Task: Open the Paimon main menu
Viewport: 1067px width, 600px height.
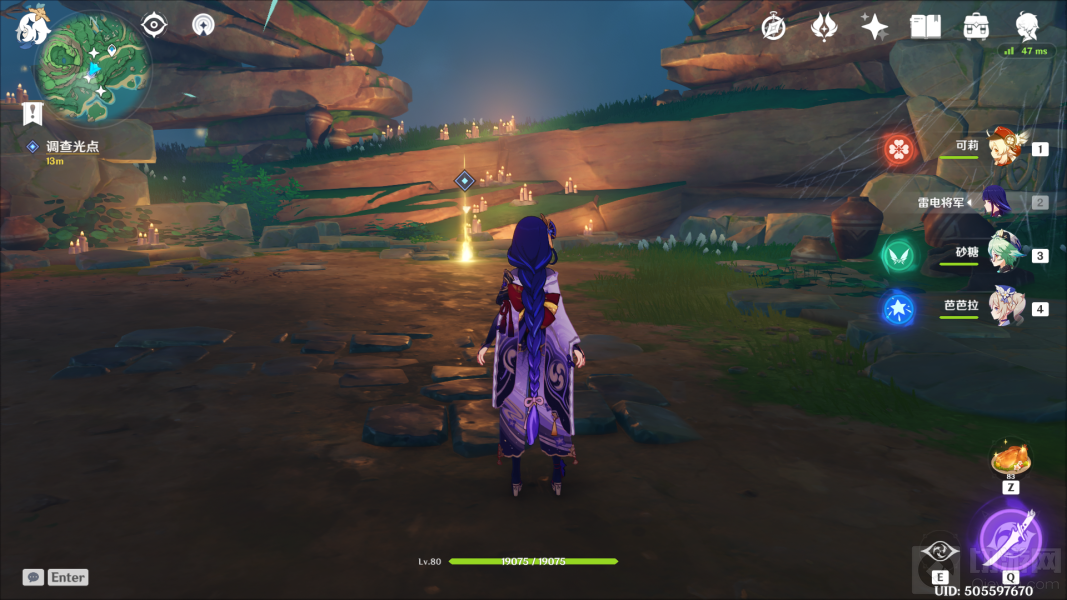Action: (31, 27)
